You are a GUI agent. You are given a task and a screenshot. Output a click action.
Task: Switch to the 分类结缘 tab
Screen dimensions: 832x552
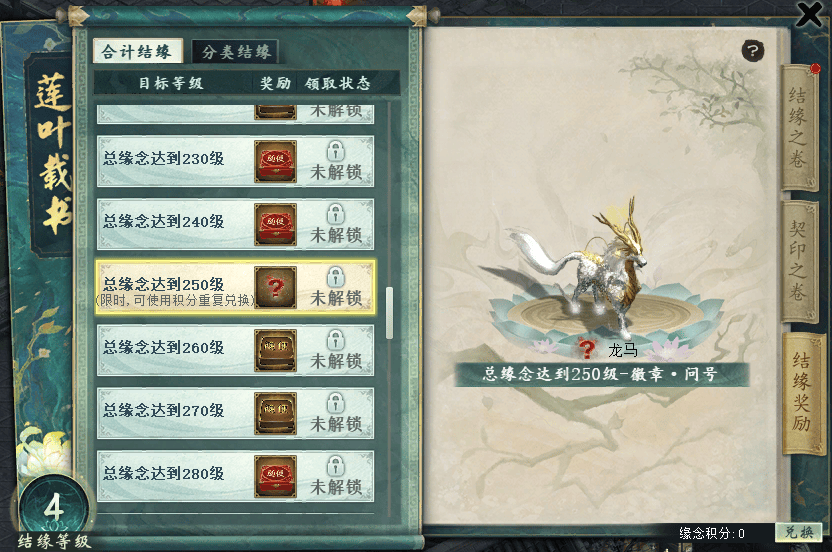[239, 52]
